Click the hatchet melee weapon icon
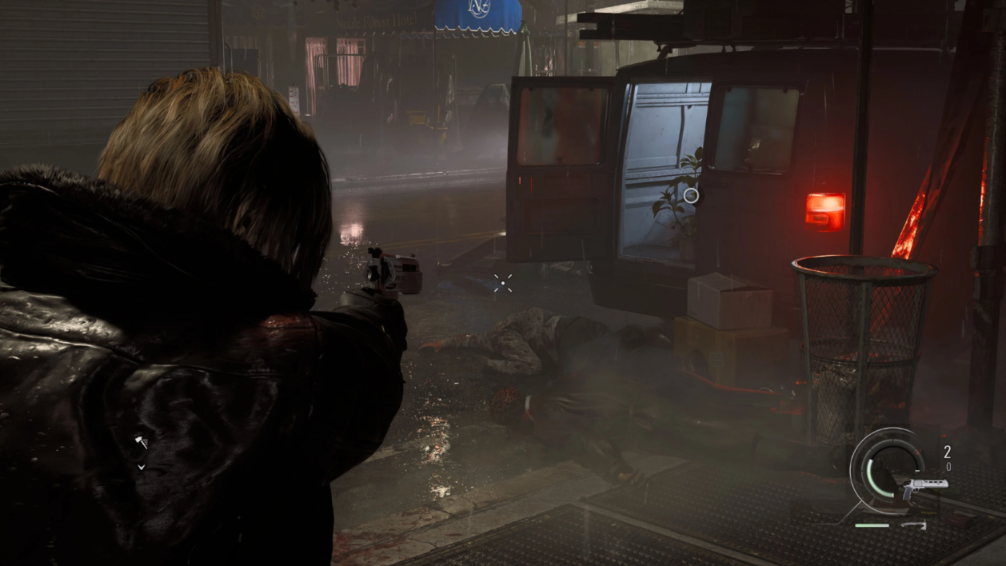This screenshot has height=566, width=1006. coord(913,524)
